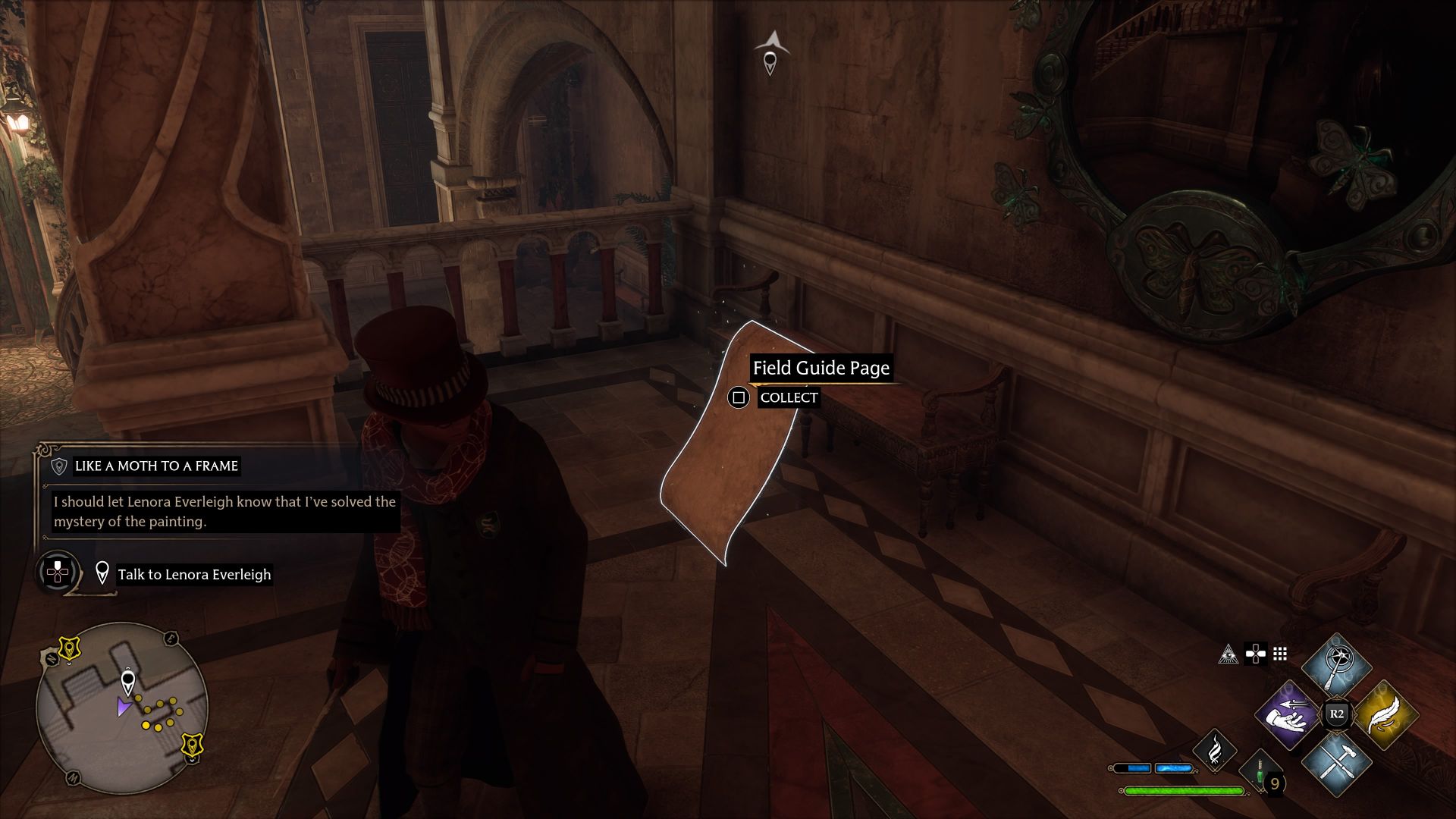Click the eye pyramid detection indicator

coord(1228,654)
